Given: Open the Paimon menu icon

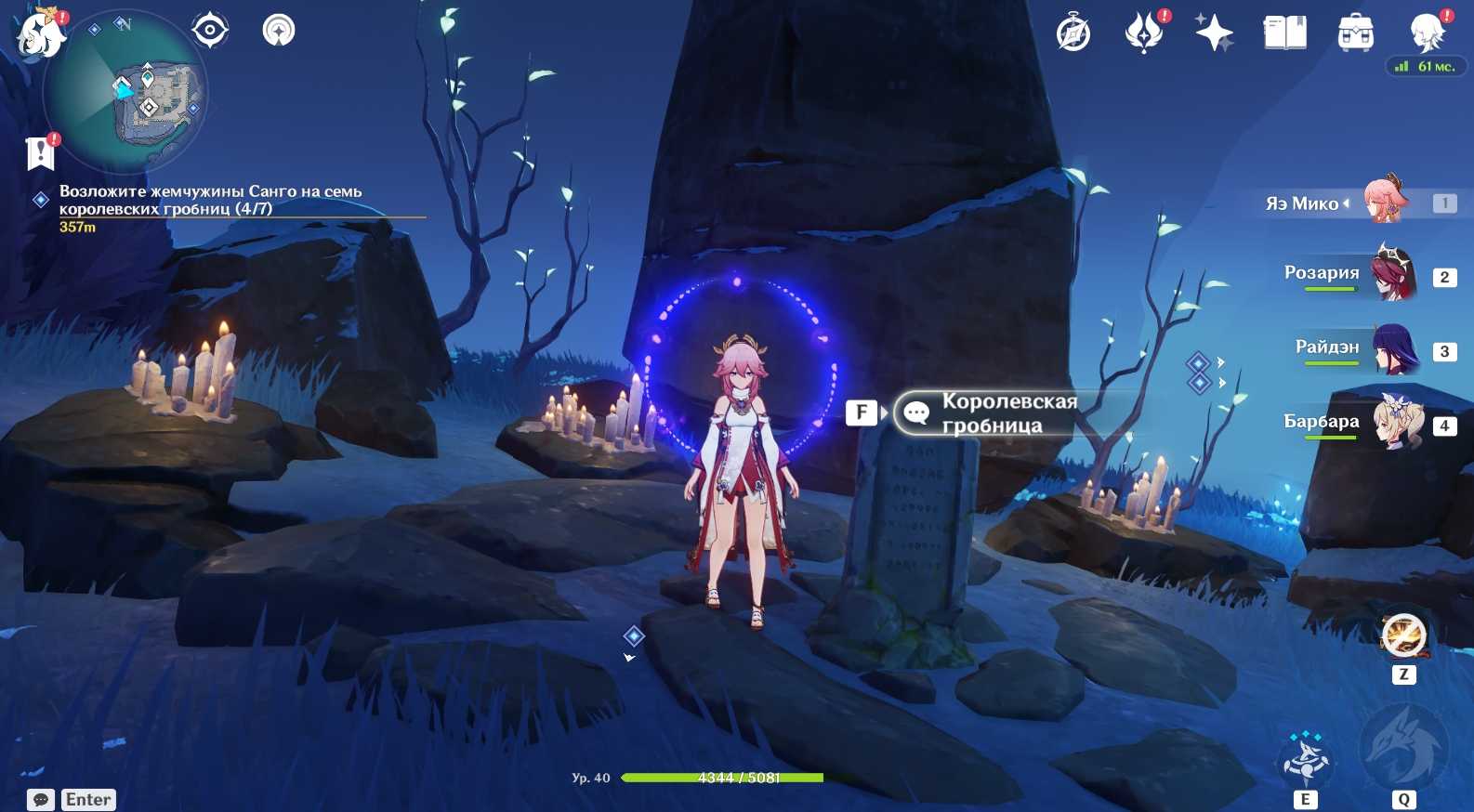Looking at the screenshot, I should pos(39,33).
